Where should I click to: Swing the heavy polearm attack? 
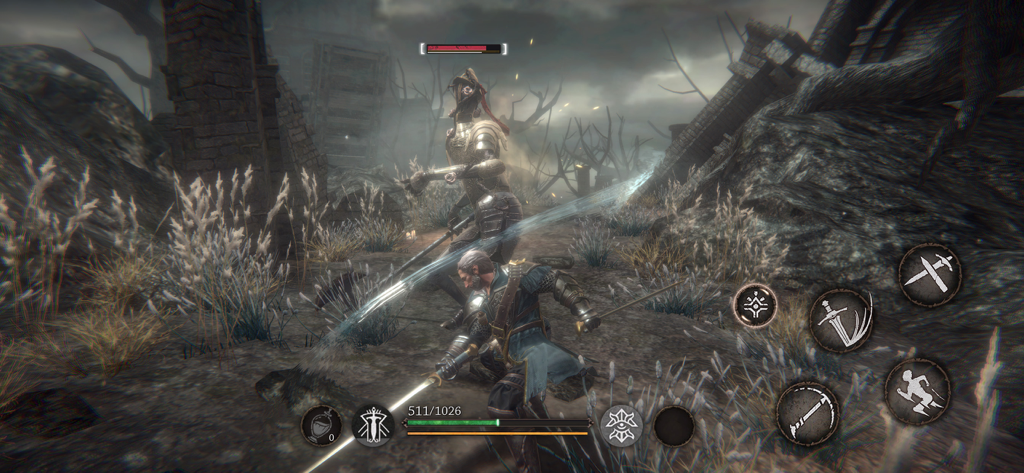pos(808,411)
